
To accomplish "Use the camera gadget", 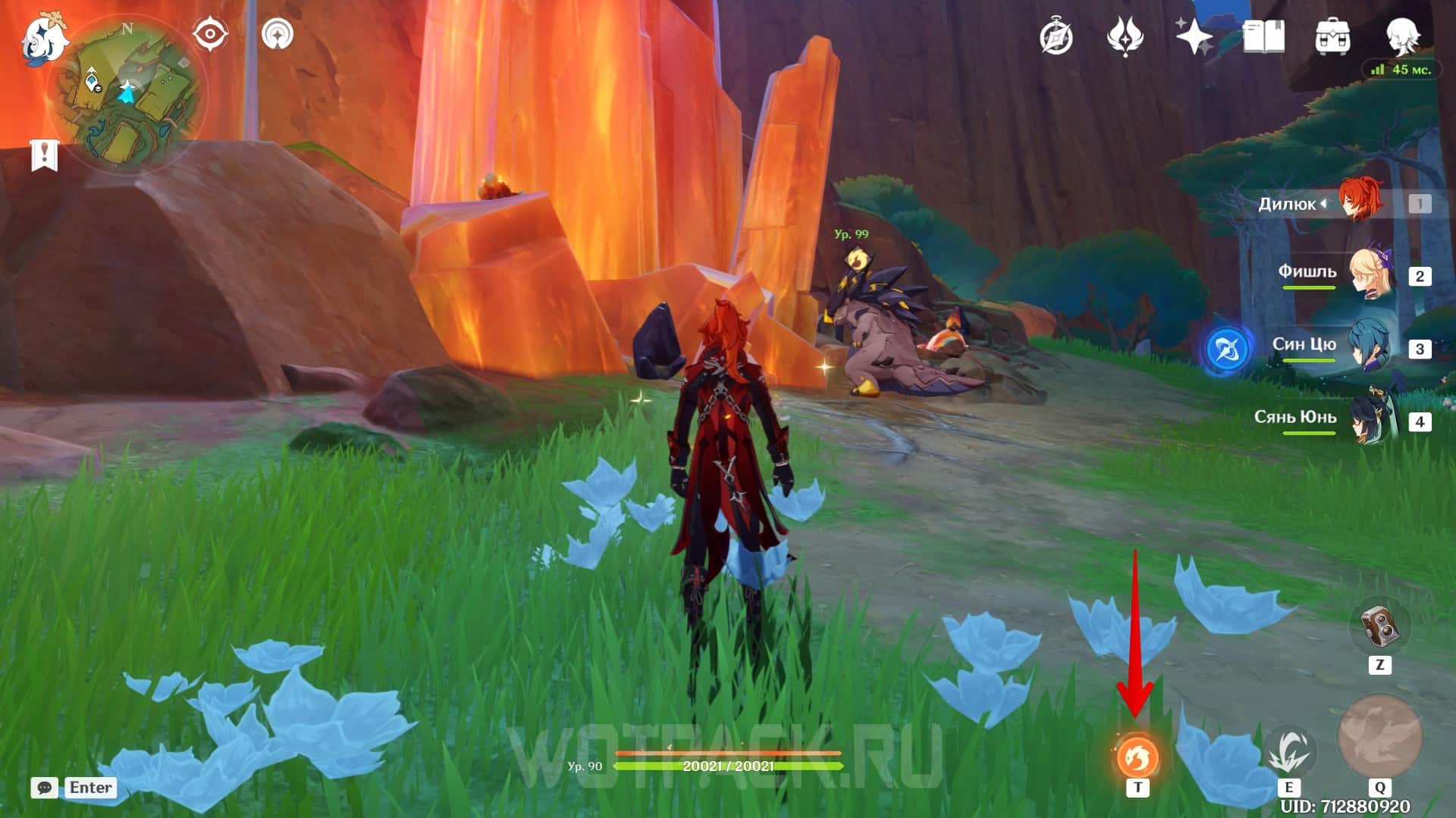I will (1379, 626).
